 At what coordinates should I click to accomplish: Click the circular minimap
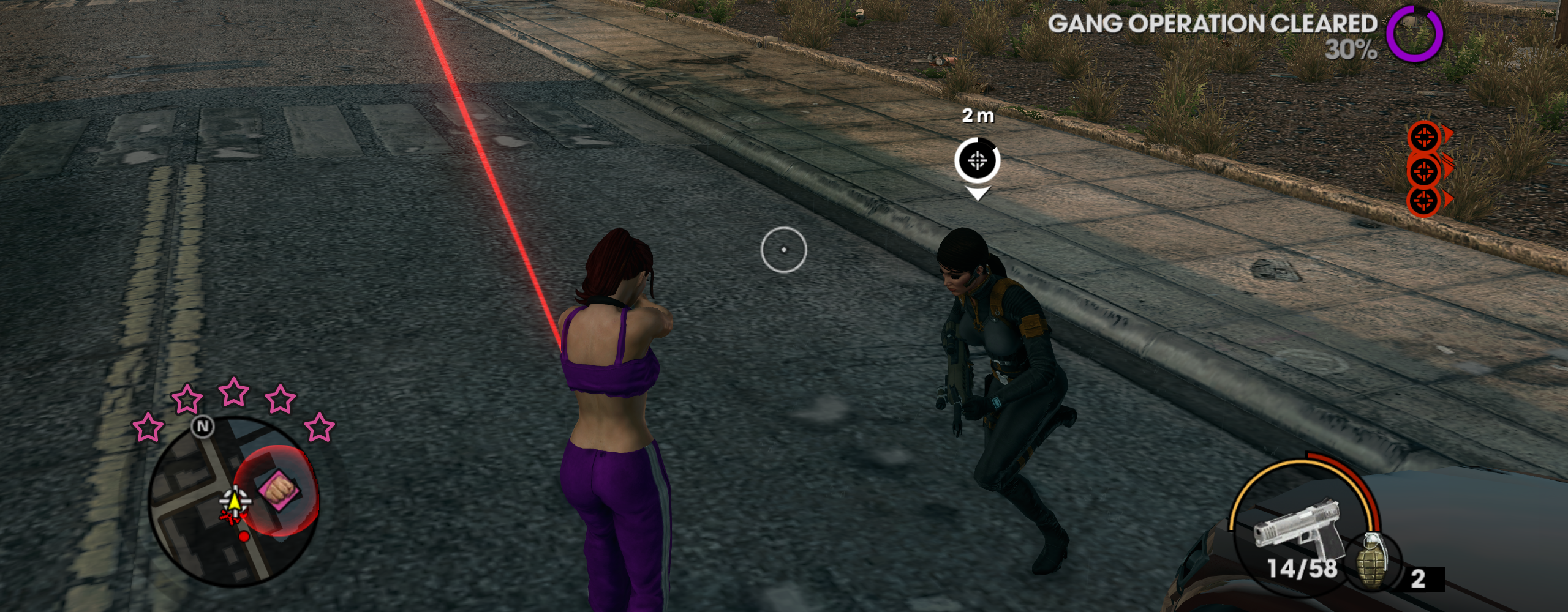(233, 502)
